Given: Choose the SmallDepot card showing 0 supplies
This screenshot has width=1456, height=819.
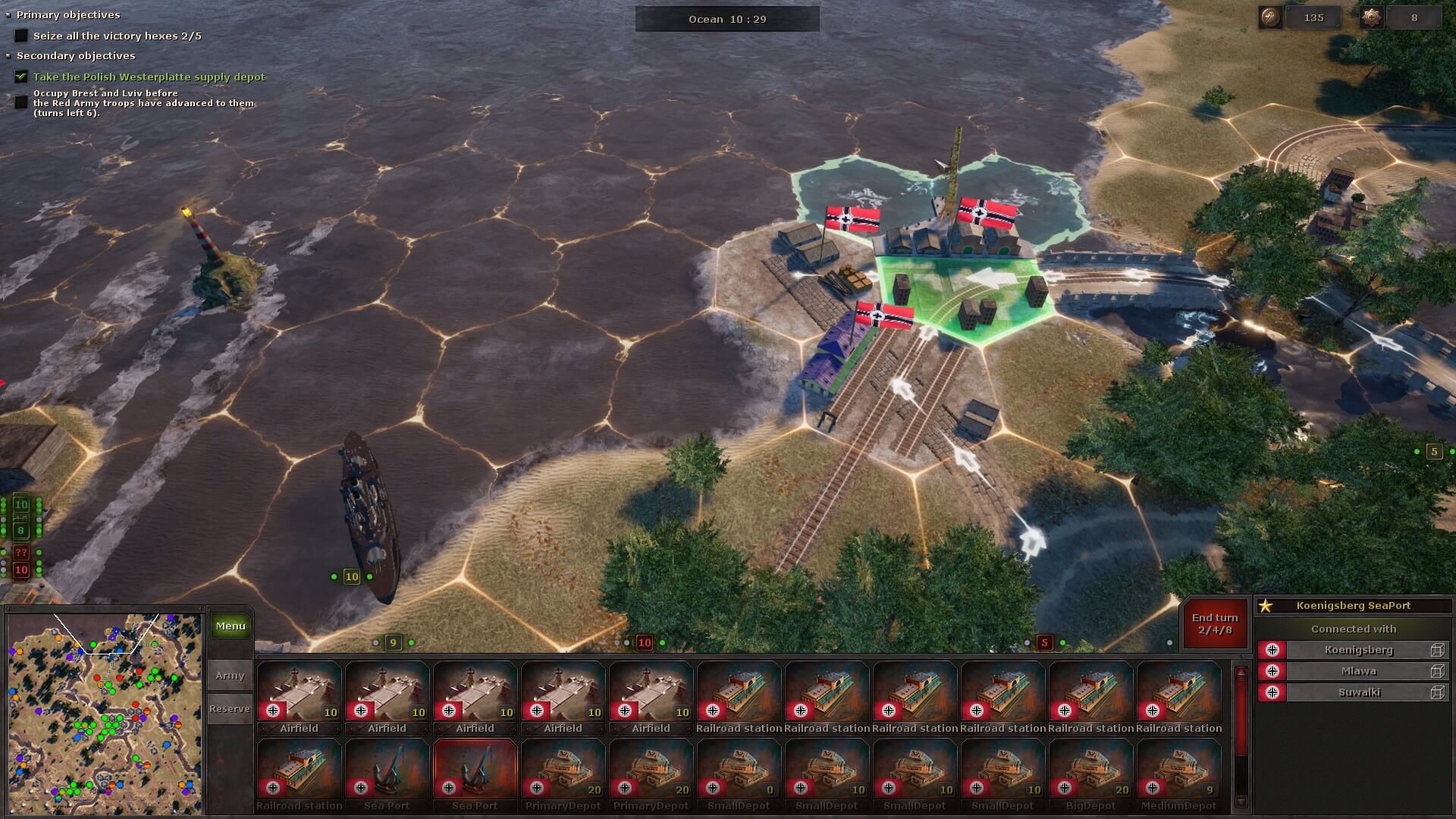Looking at the screenshot, I should coord(739,775).
